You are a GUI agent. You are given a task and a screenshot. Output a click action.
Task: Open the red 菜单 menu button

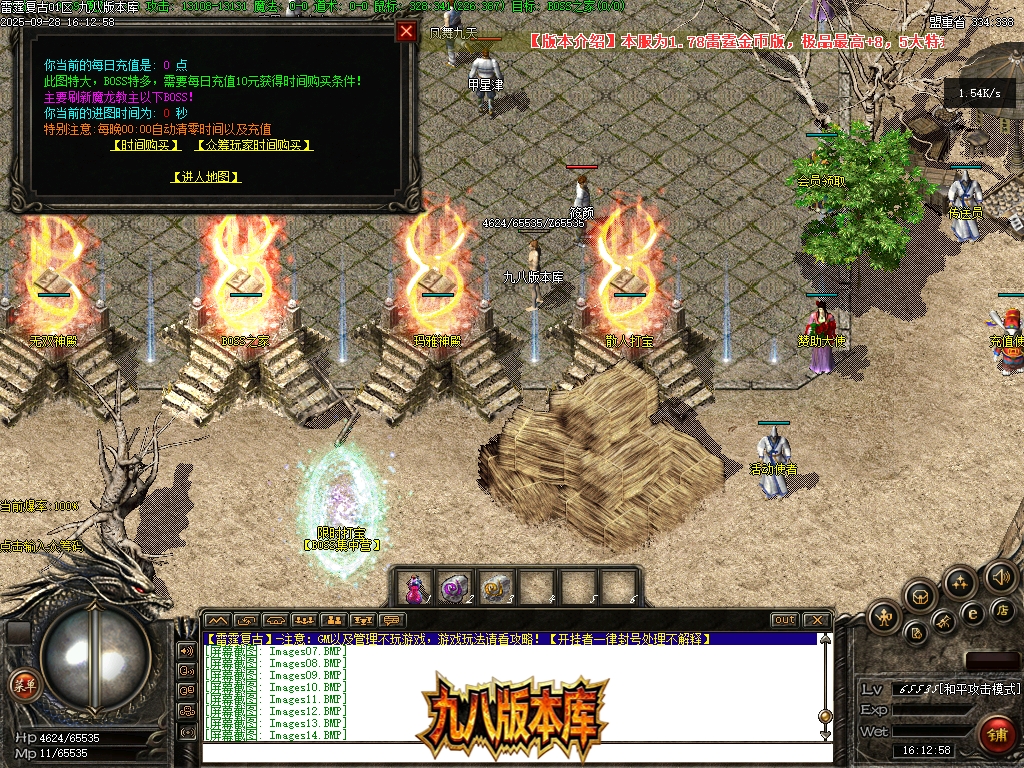pyautogui.click(x=23, y=685)
